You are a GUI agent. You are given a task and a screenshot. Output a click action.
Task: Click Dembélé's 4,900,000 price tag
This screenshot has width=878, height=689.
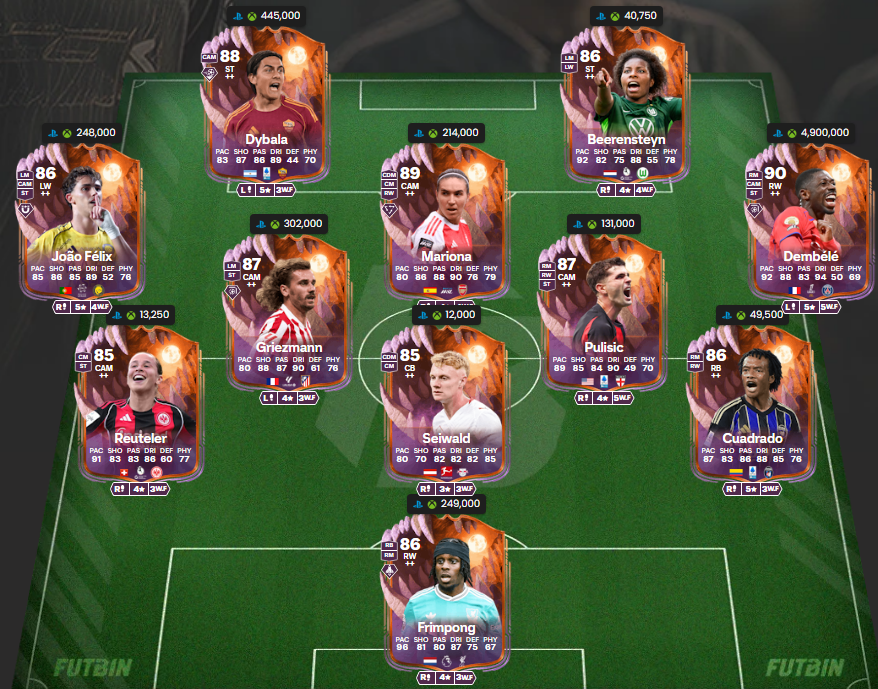coord(810,132)
